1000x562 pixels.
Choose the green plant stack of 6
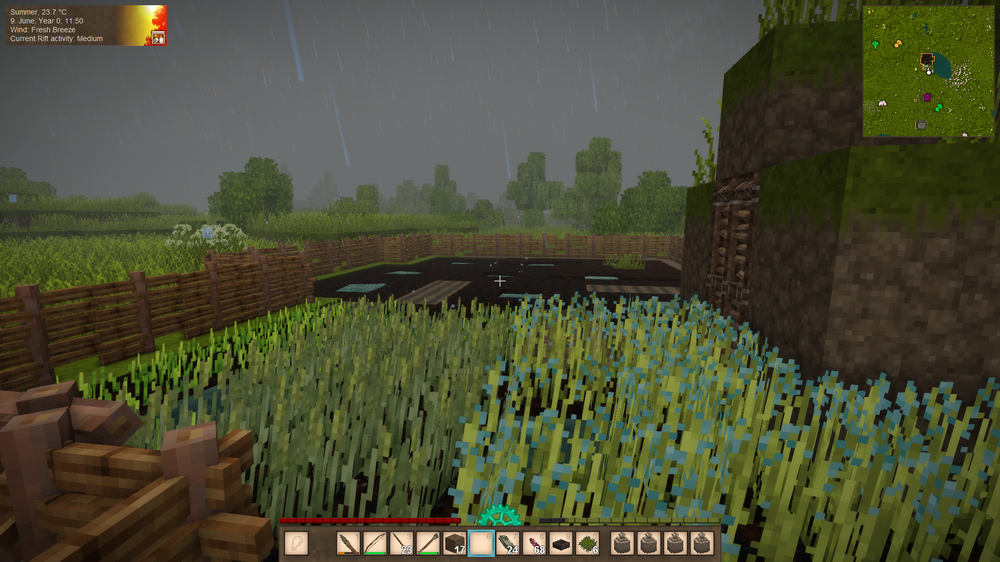click(588, 544)
